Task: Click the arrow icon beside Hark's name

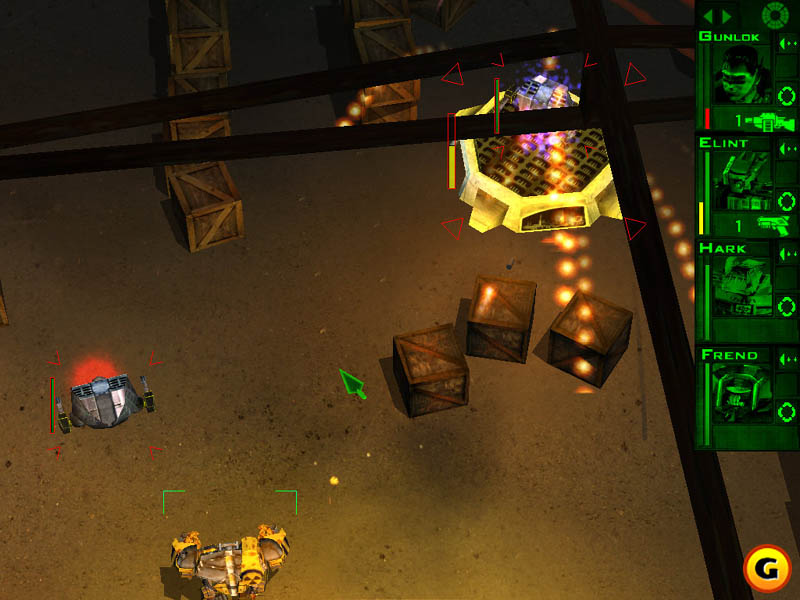Action: pos(787,254)
